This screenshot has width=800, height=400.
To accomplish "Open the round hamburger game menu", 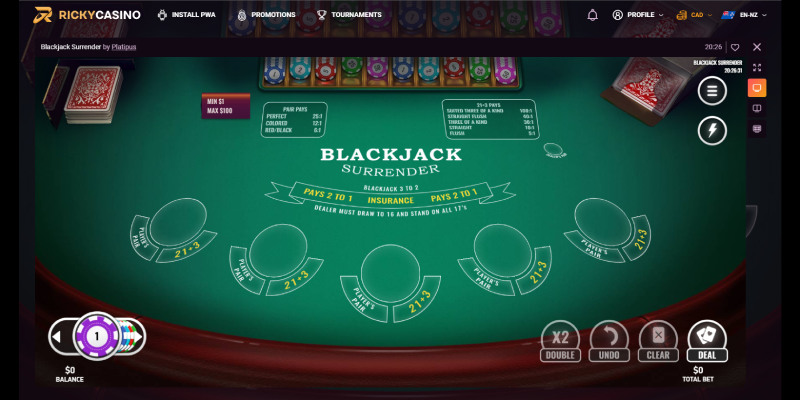I will coord(712,91).
